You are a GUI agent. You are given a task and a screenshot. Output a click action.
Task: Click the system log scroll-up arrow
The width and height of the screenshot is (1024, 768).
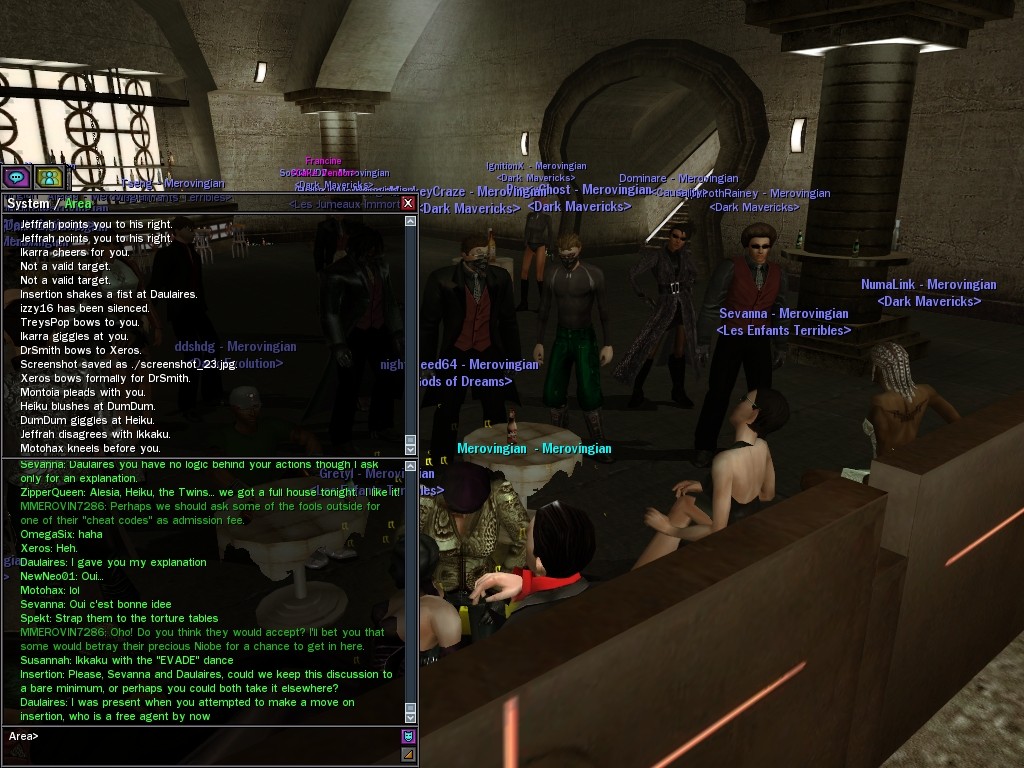pyautogui.click(x=410, y=221)
